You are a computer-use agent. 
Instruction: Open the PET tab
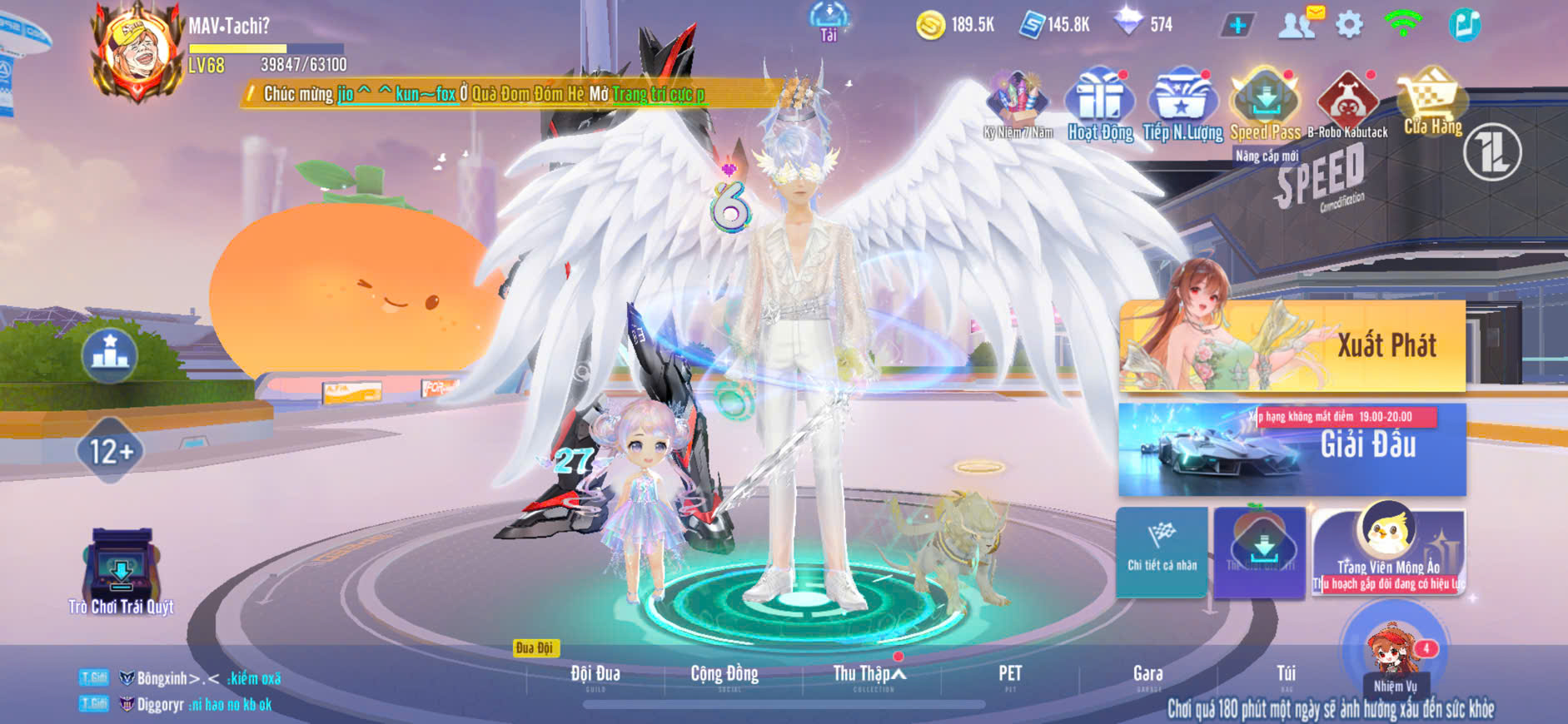coord(1010,674)
